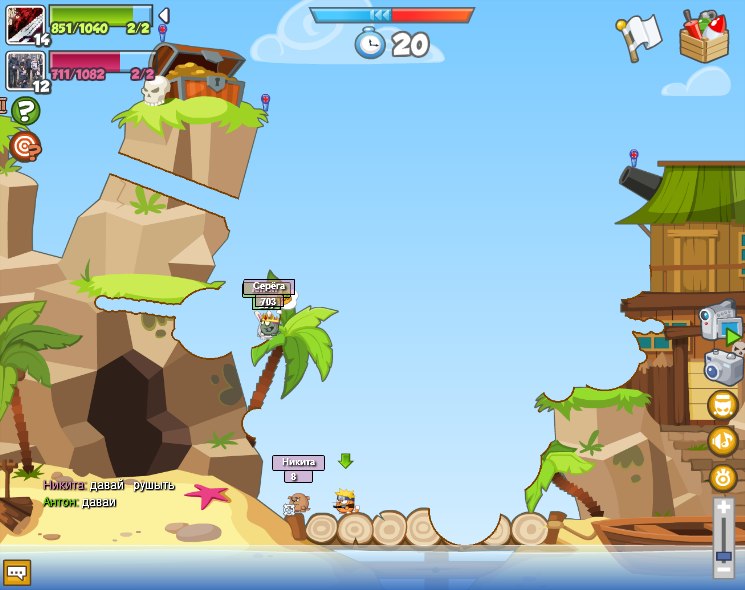Image resolution: width=745 pixels, height=590 pixels.
Task: Click the gold eye view button
Action: coord(722,477)
